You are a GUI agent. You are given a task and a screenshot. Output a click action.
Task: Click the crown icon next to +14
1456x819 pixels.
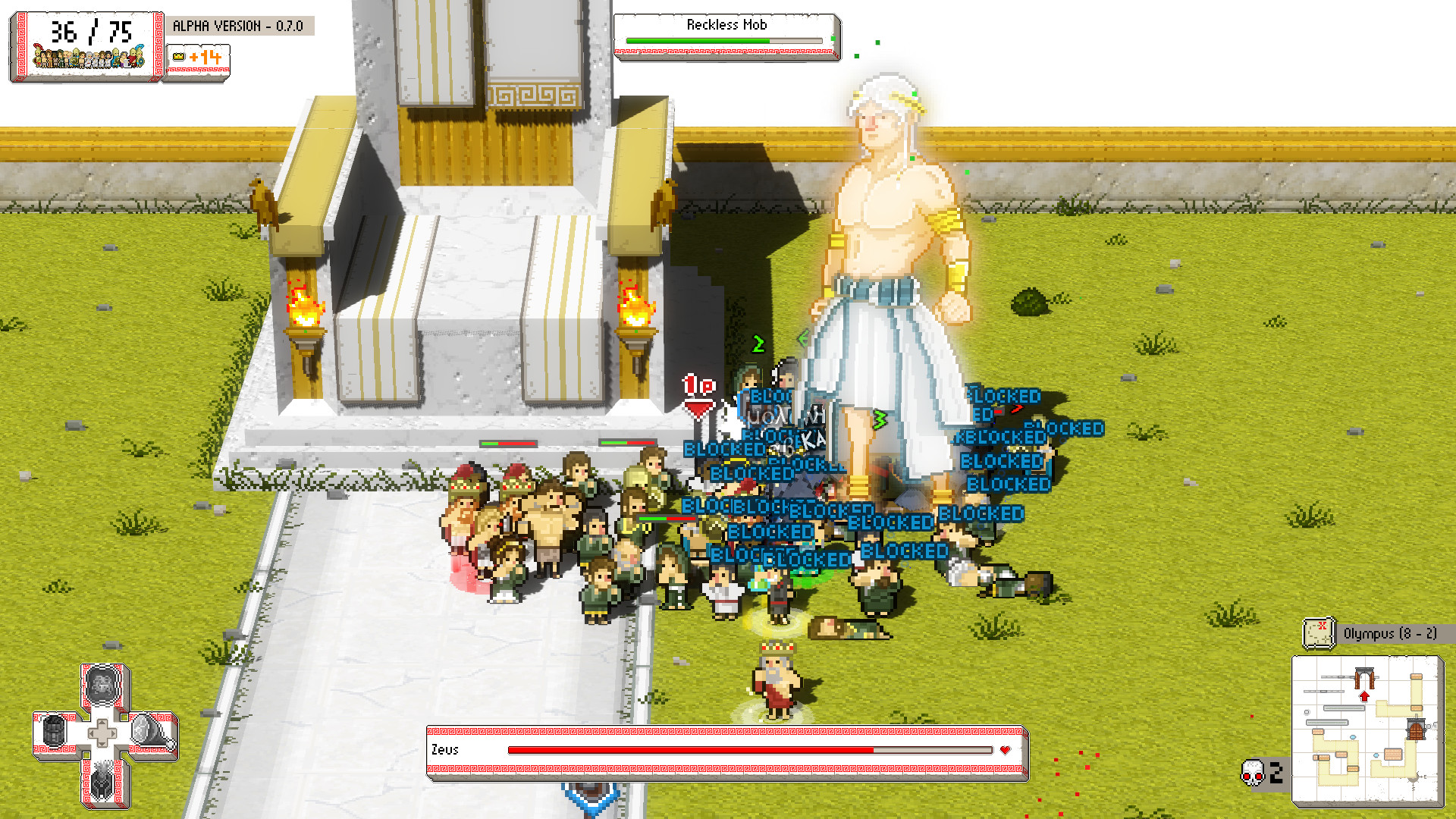pos(178,57)
